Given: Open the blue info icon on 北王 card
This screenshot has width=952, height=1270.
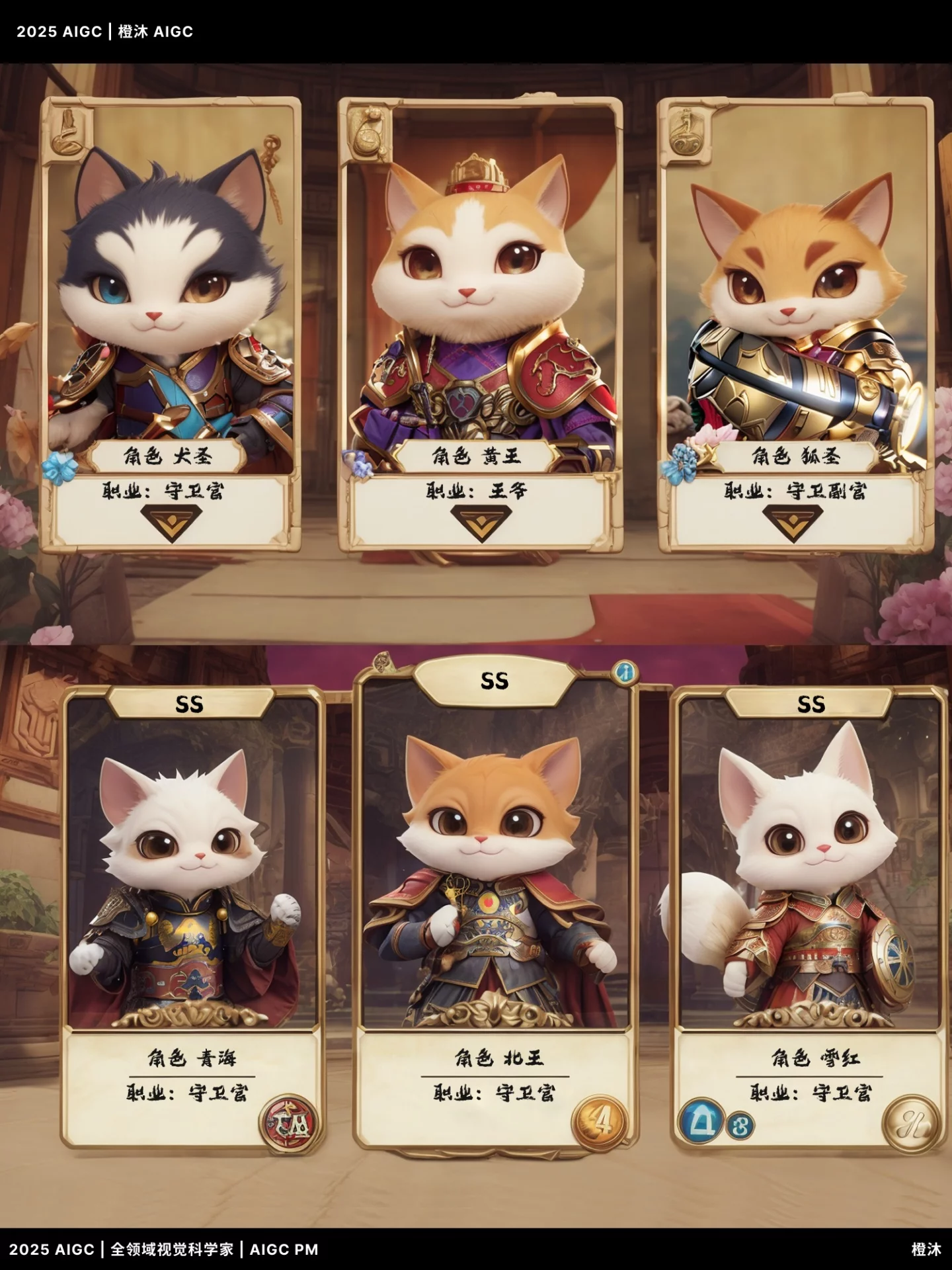Looking at the screenshot, I should pyautogui.click(x=624, y=673).
